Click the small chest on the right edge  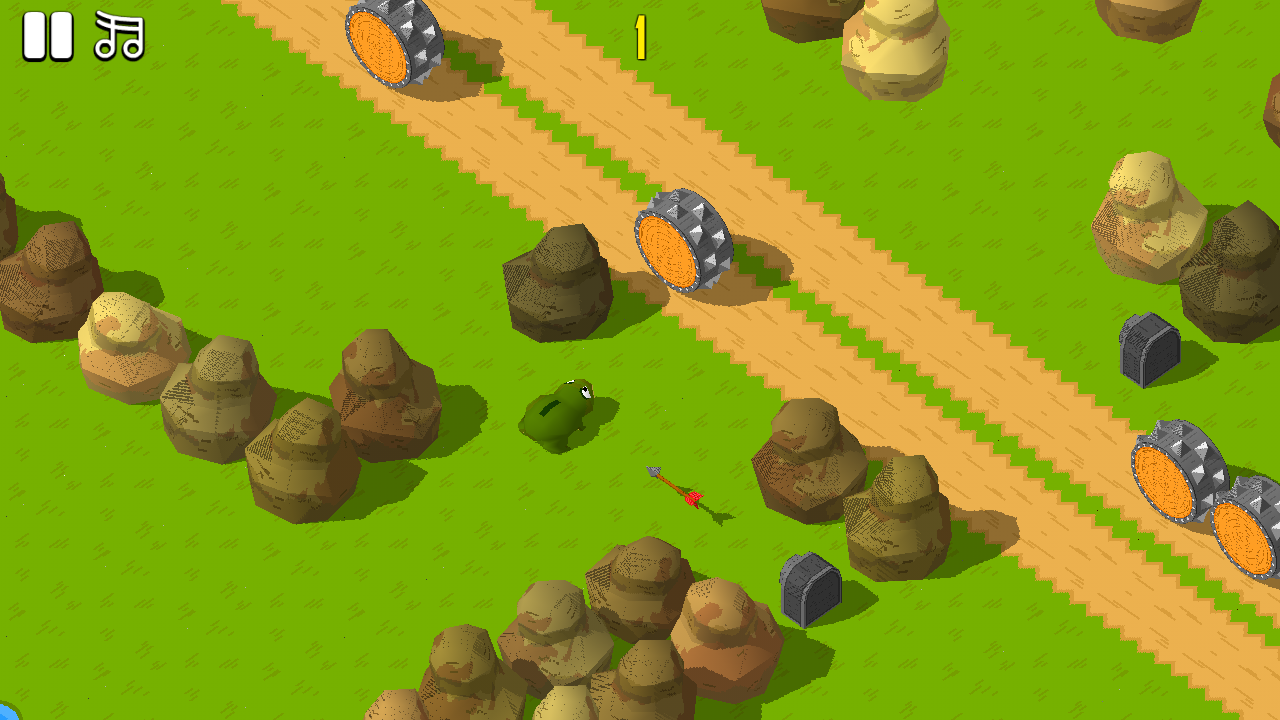pyautogui.click(x=1148, y=350)
